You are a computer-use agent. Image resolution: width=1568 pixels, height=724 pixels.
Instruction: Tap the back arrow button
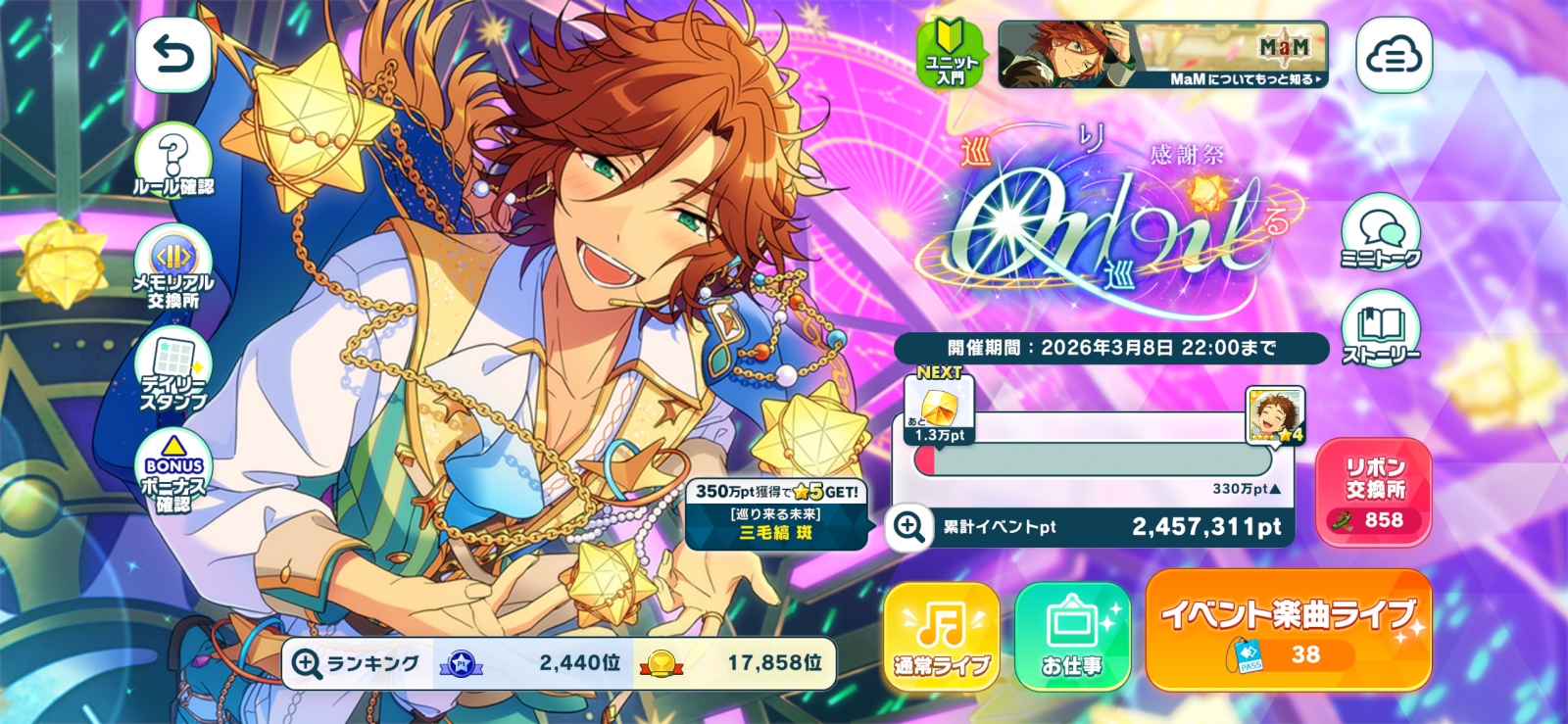173,56
